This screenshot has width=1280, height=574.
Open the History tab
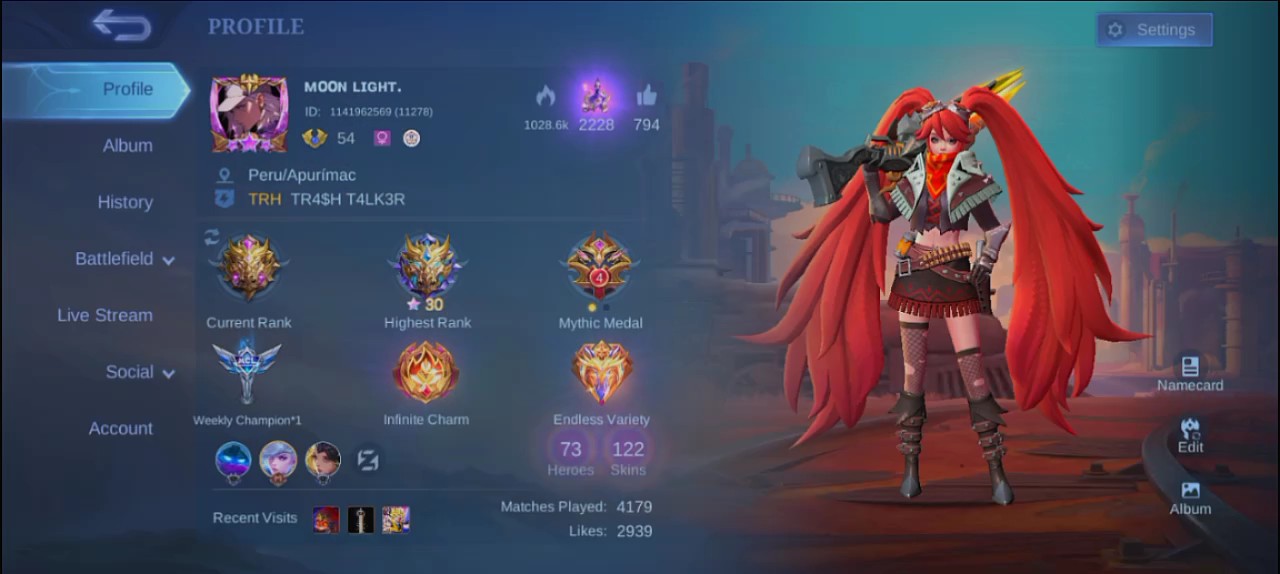point(125,202)
